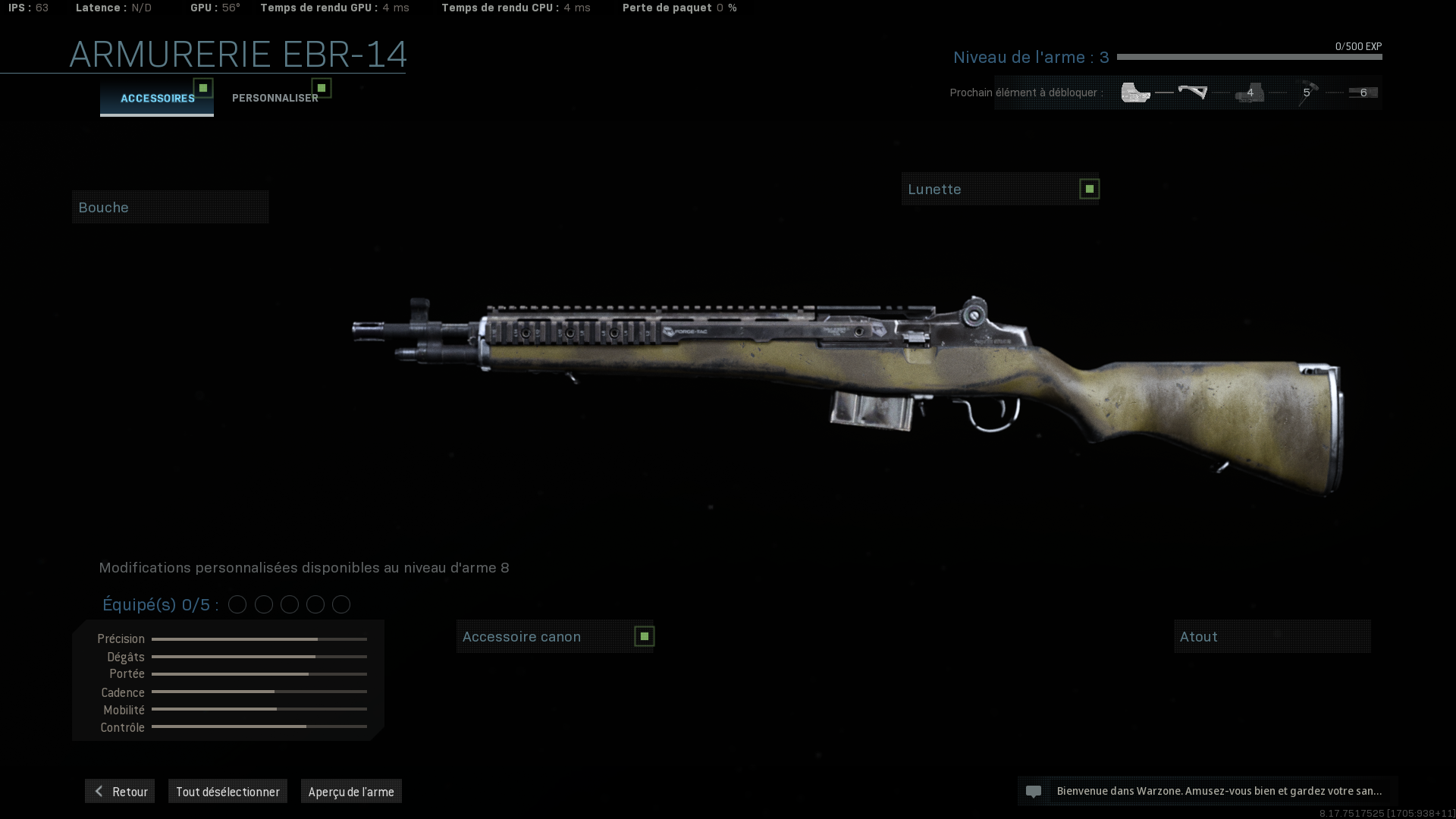Open the Accessoires tab
The width and height of the screenshot is (1456, 819).
157,97
